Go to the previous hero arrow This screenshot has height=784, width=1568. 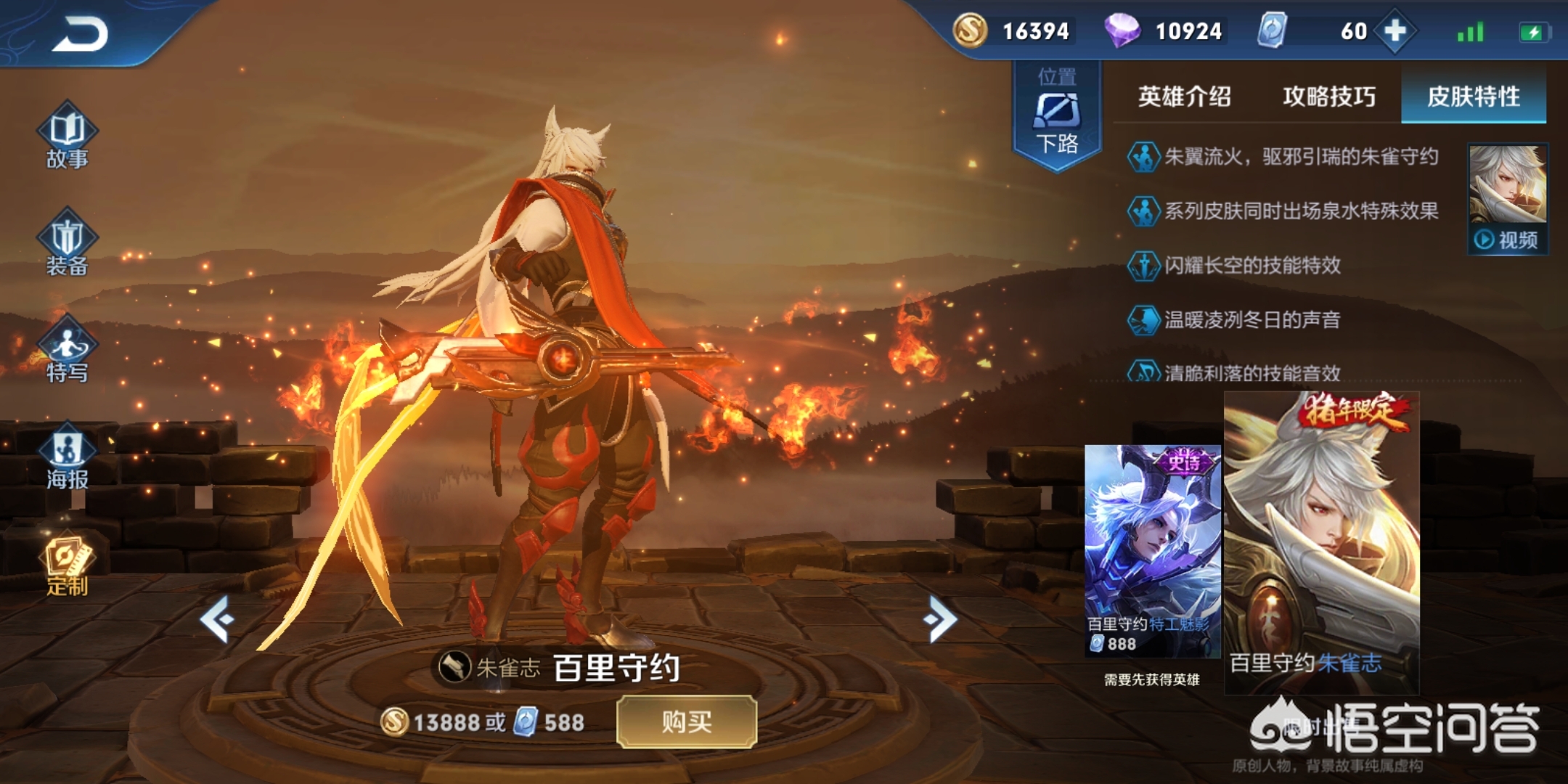[x=217, y=619]
